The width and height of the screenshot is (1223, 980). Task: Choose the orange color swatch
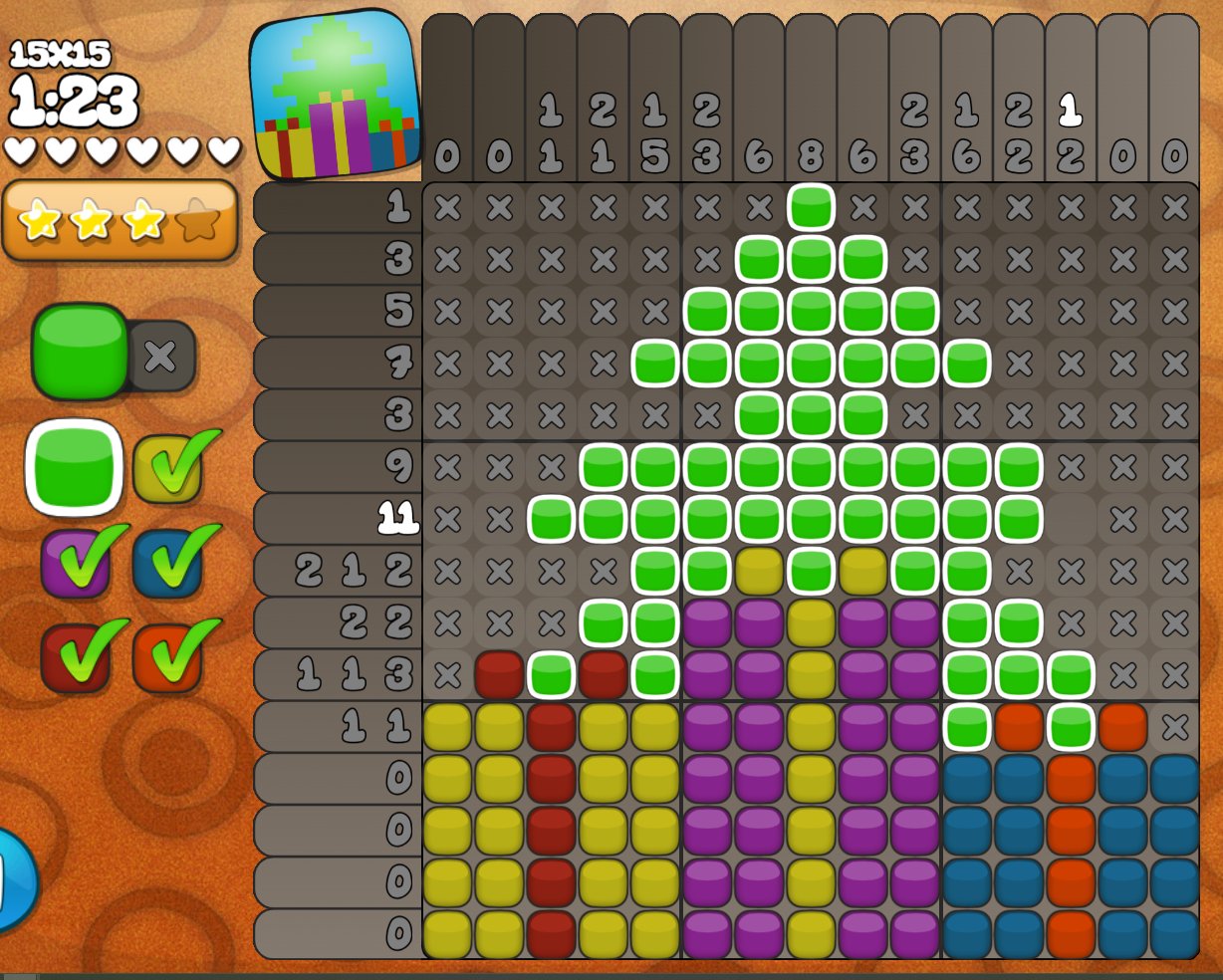(168, 657)
